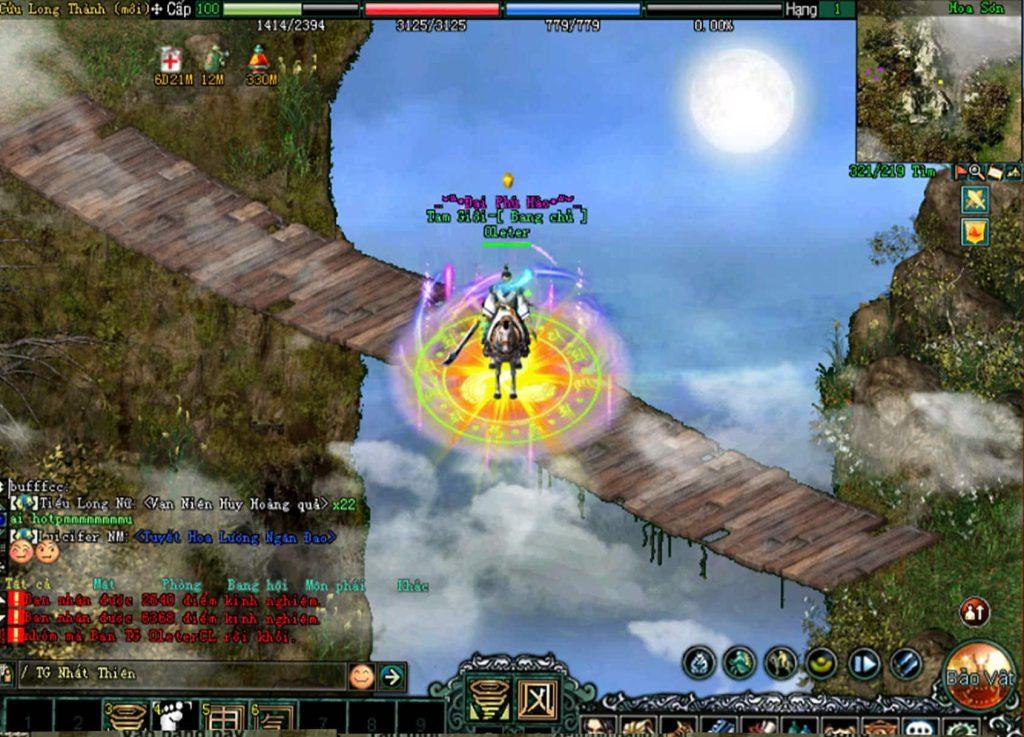Open the smiley emoticon picker beside chat
1024x737 pixels.
361,676
